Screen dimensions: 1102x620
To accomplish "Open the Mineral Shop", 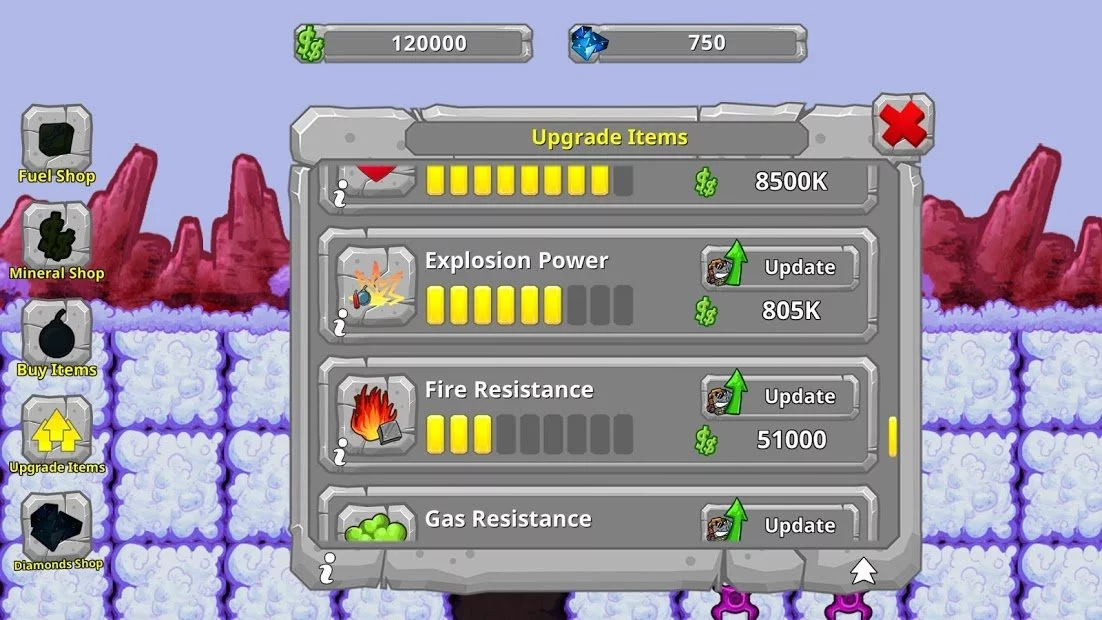I will [57, 237].
